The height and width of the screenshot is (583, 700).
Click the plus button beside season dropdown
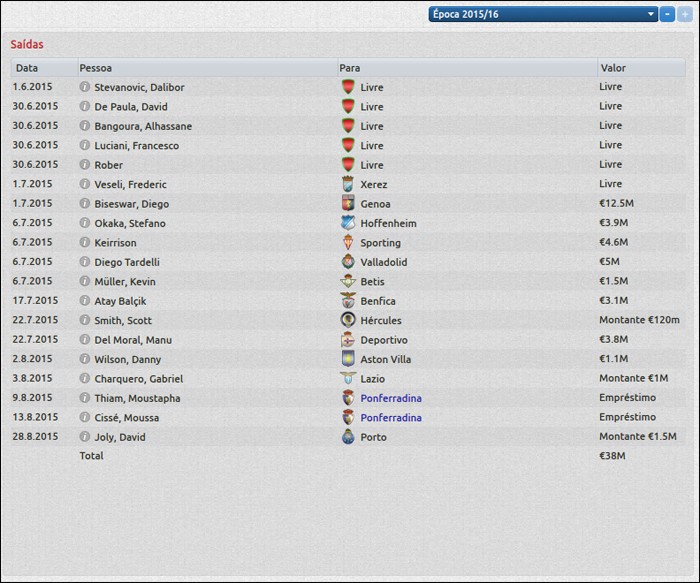(x=684, y=14)
